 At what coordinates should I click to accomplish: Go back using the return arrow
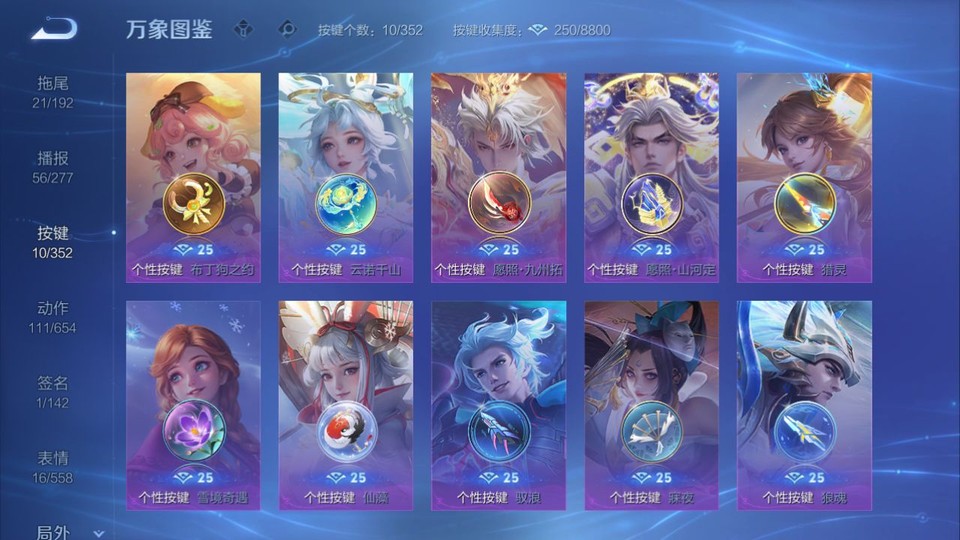pos(53,30)
